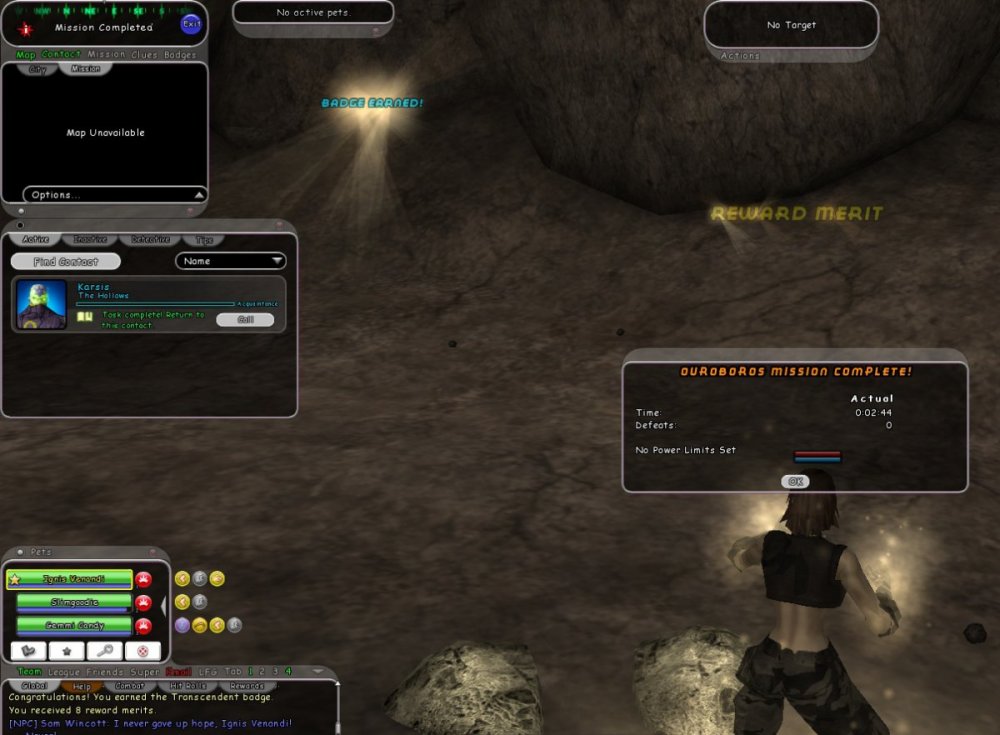Select Karsis's contact portrait
Screen dimensions: 1000x735
point(42,304)
